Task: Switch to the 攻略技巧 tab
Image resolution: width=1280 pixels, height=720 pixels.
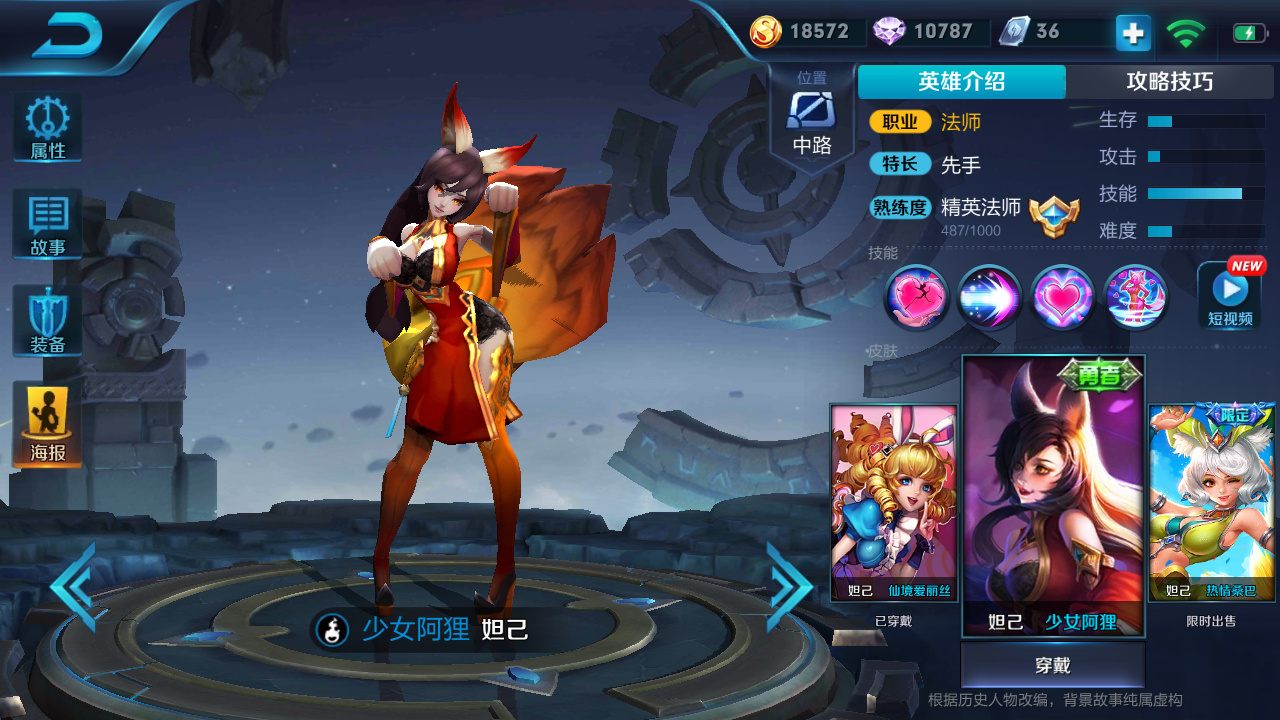Action: 1172,82
